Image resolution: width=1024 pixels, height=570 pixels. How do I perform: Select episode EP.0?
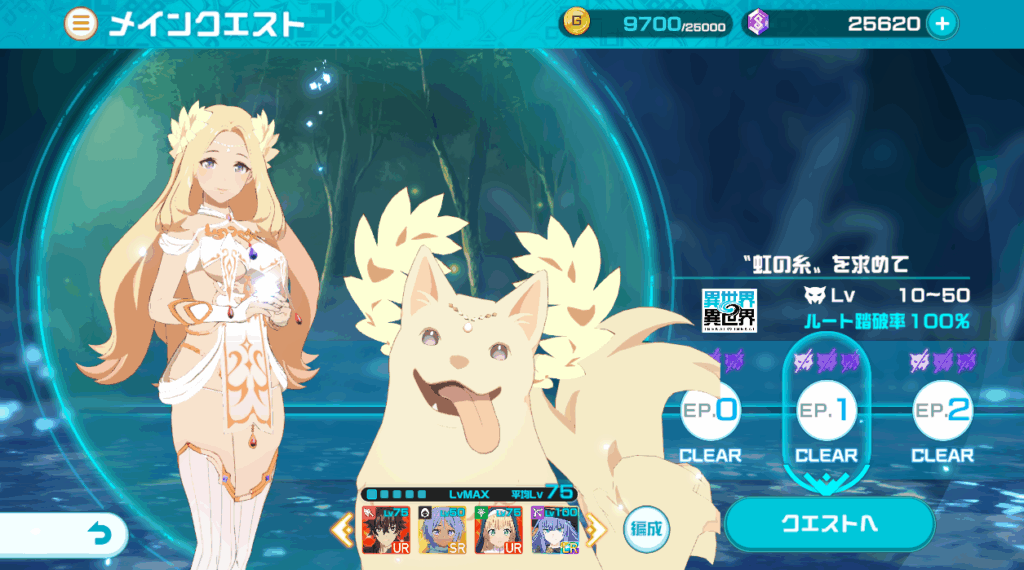(711, 411)
